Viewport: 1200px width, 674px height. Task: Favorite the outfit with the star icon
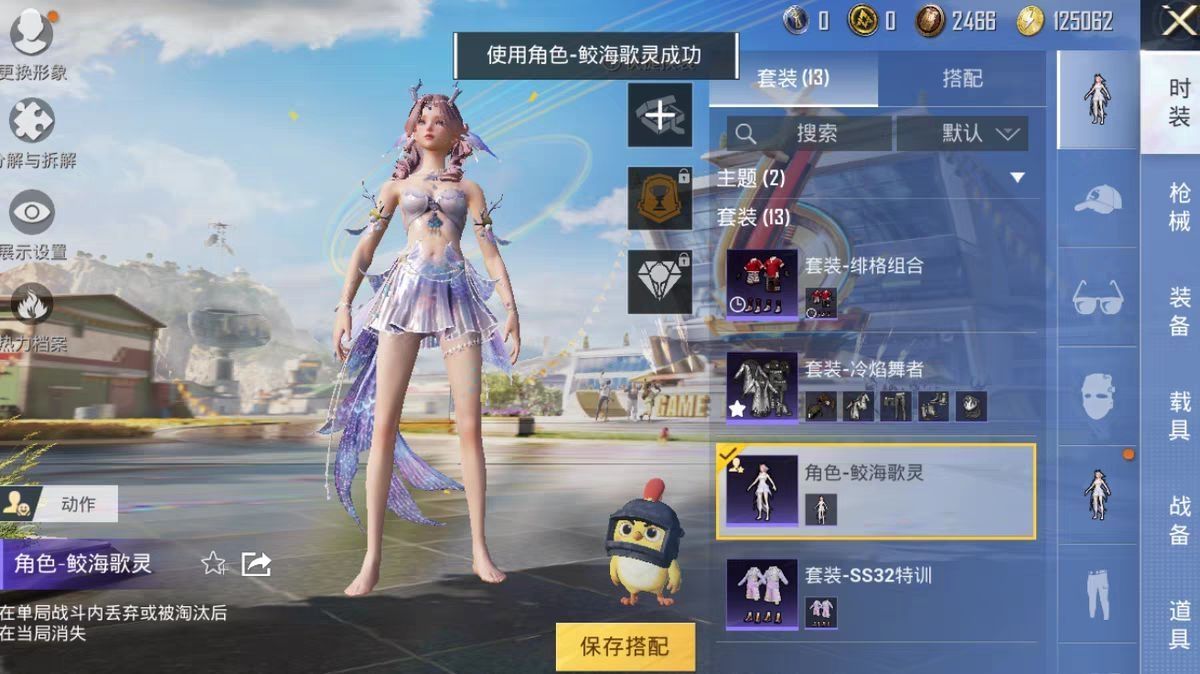213,564
